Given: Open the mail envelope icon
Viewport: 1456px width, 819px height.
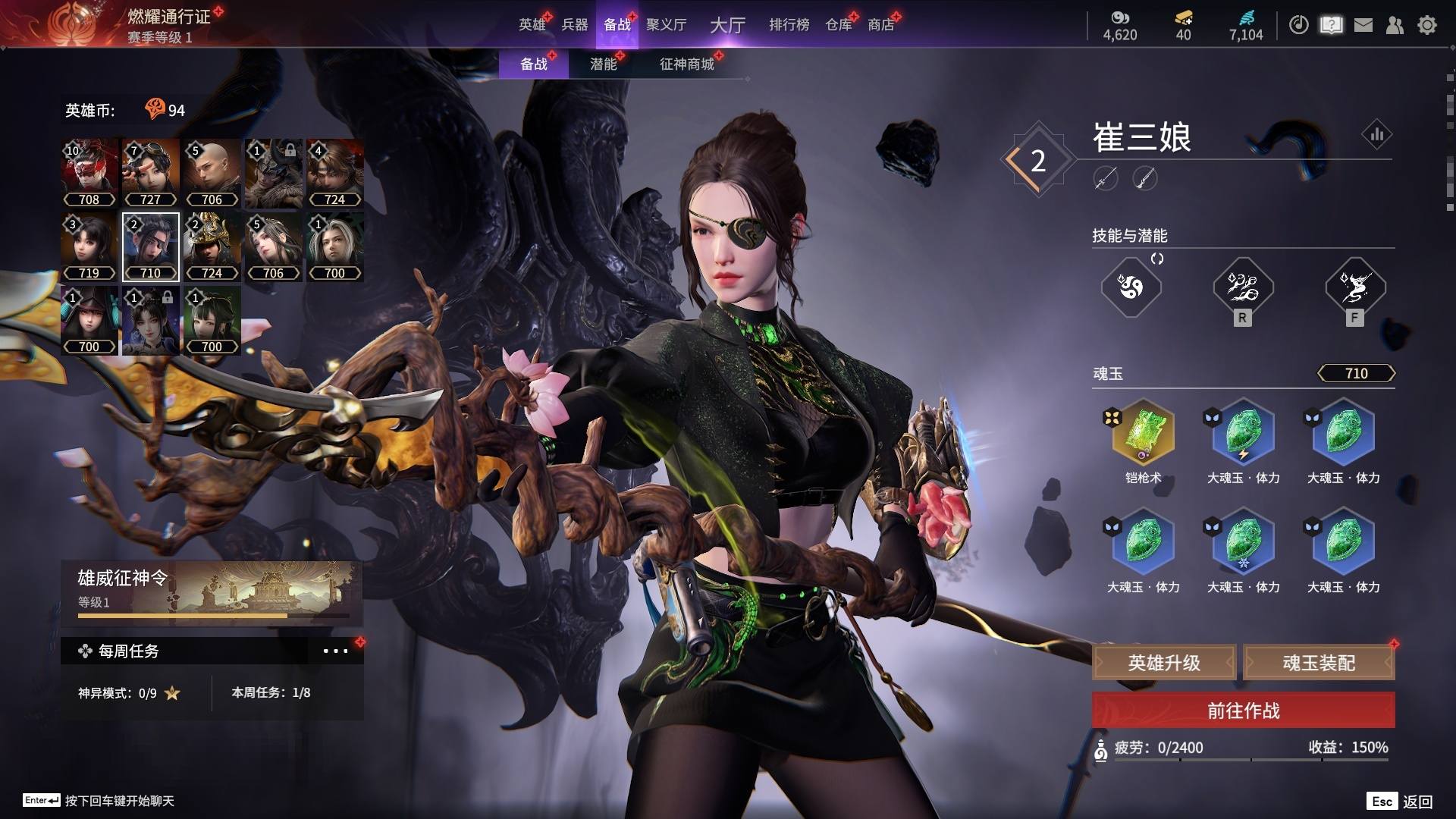Looking at the screenshot, I should (x=1363, y=25).
